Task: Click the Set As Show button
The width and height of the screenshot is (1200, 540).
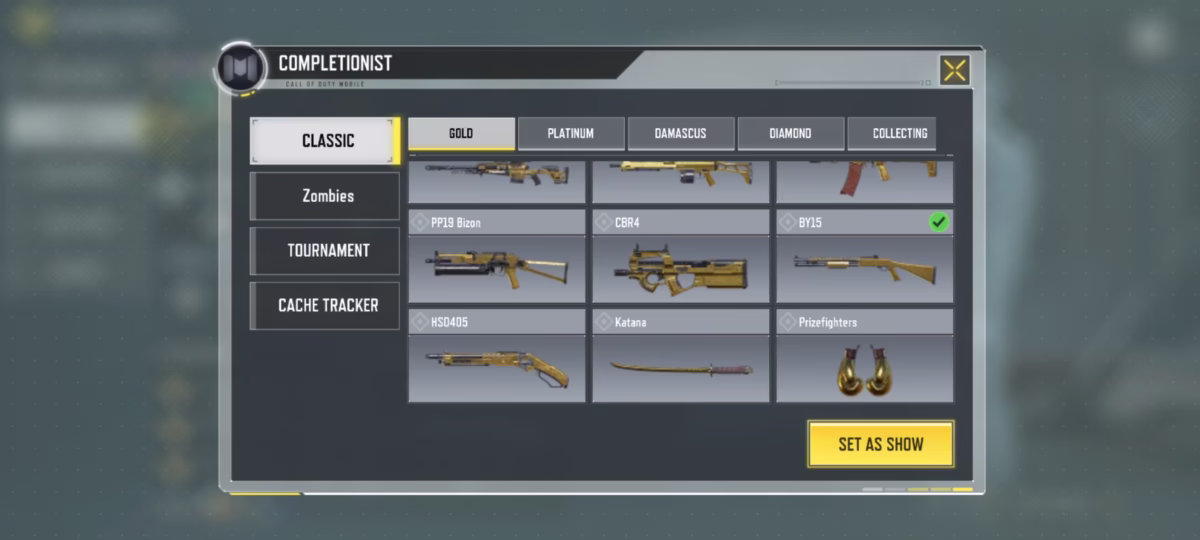Action: (880, 444)
